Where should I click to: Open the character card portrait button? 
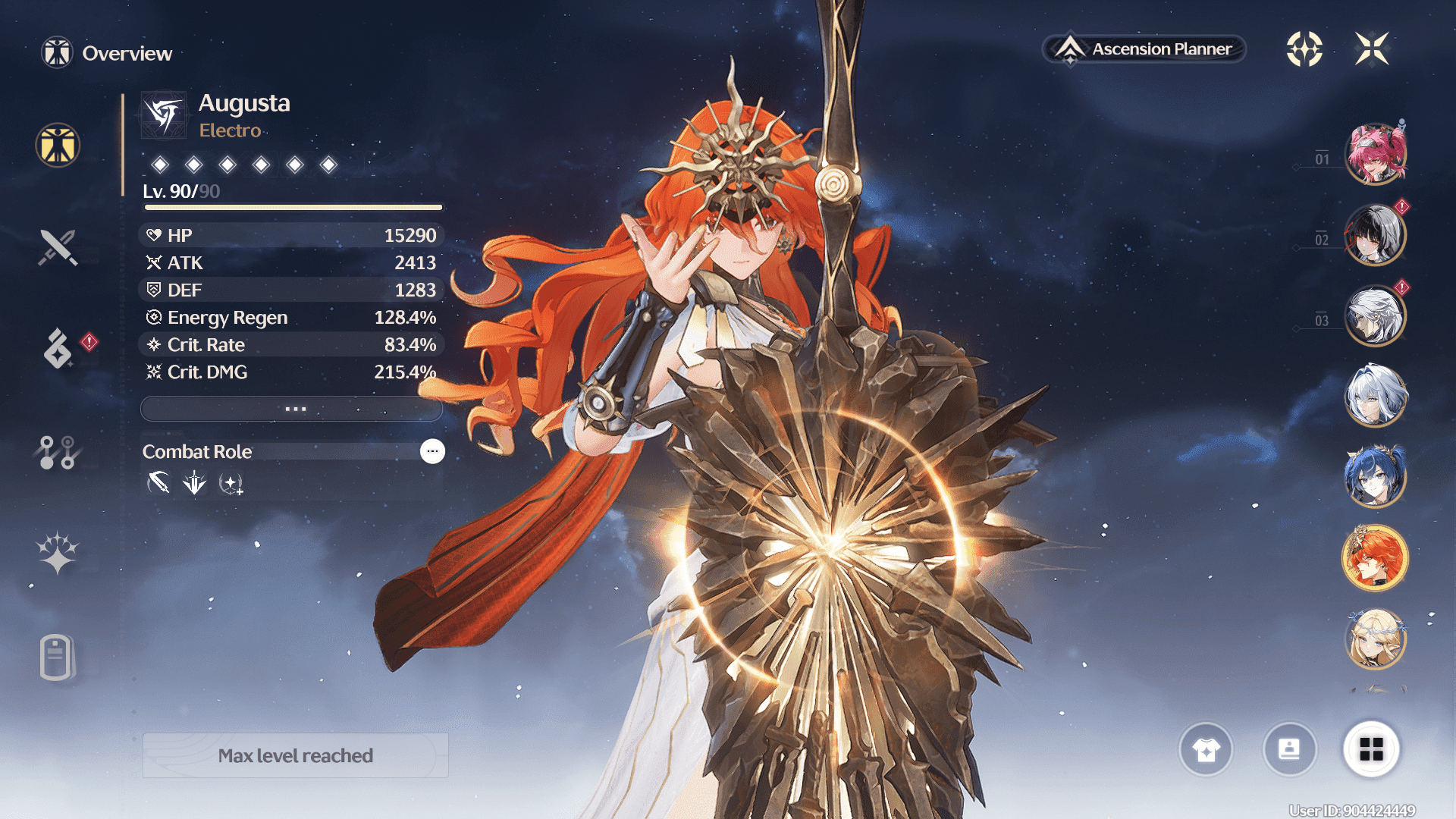(1289, 749)
